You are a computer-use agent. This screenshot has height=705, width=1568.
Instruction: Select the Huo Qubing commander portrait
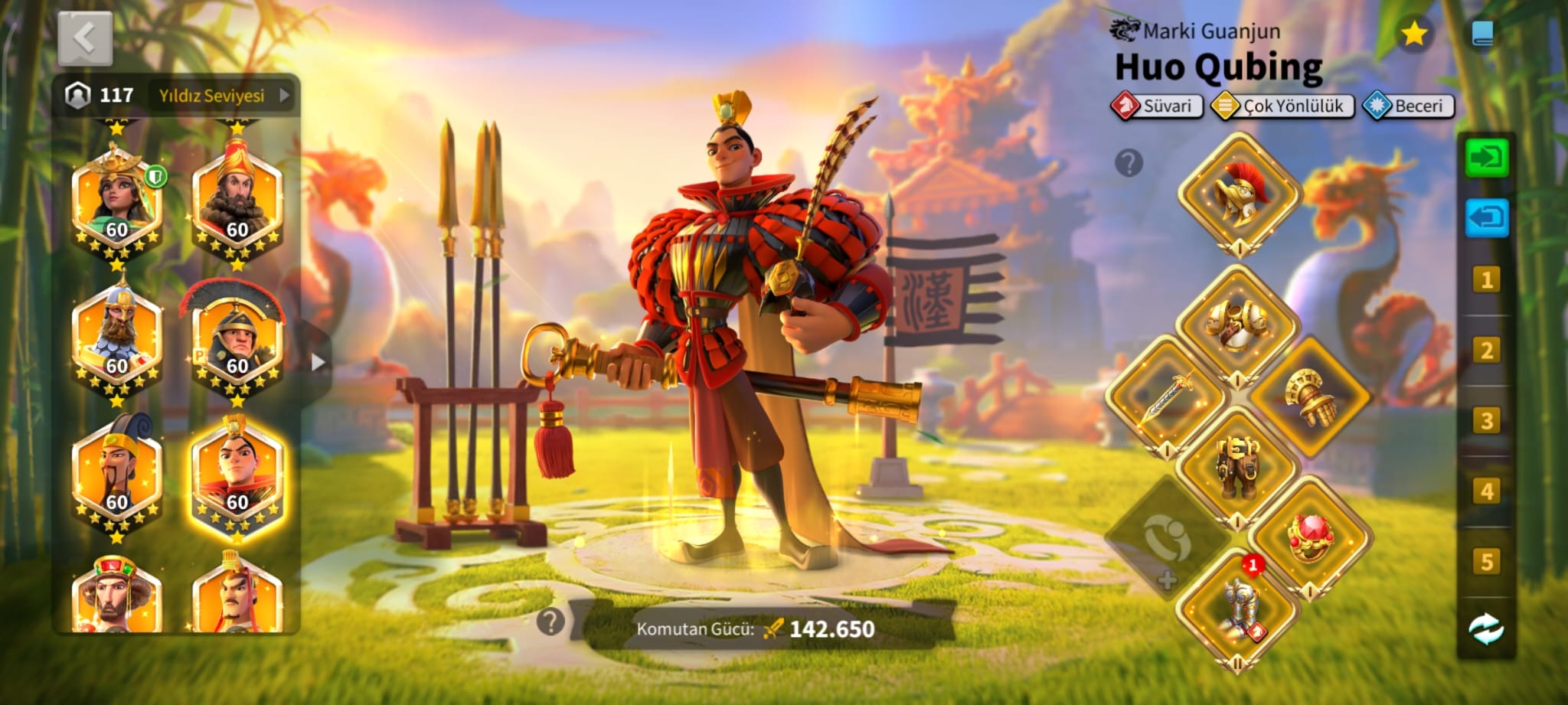(237, 477)
